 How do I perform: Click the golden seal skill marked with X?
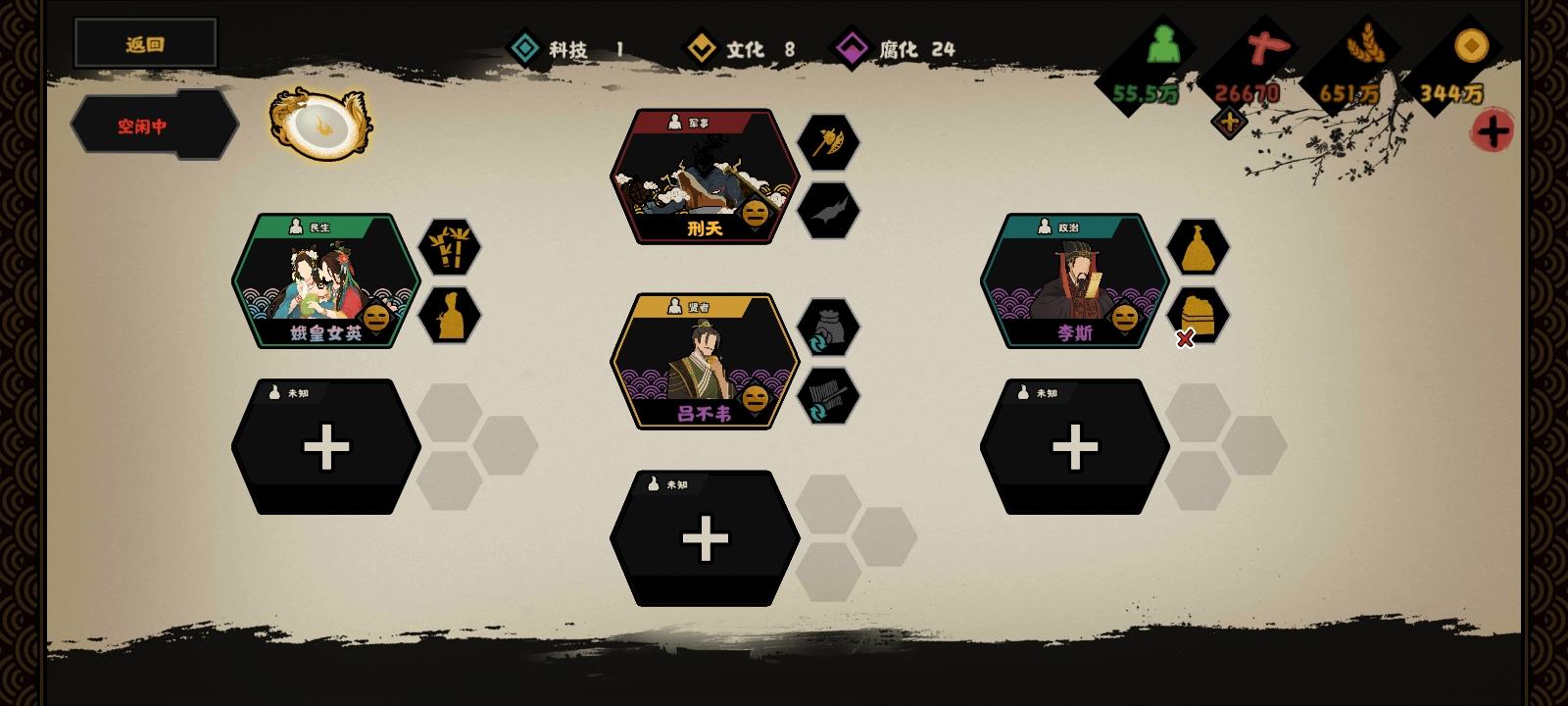coord(1200,316)
